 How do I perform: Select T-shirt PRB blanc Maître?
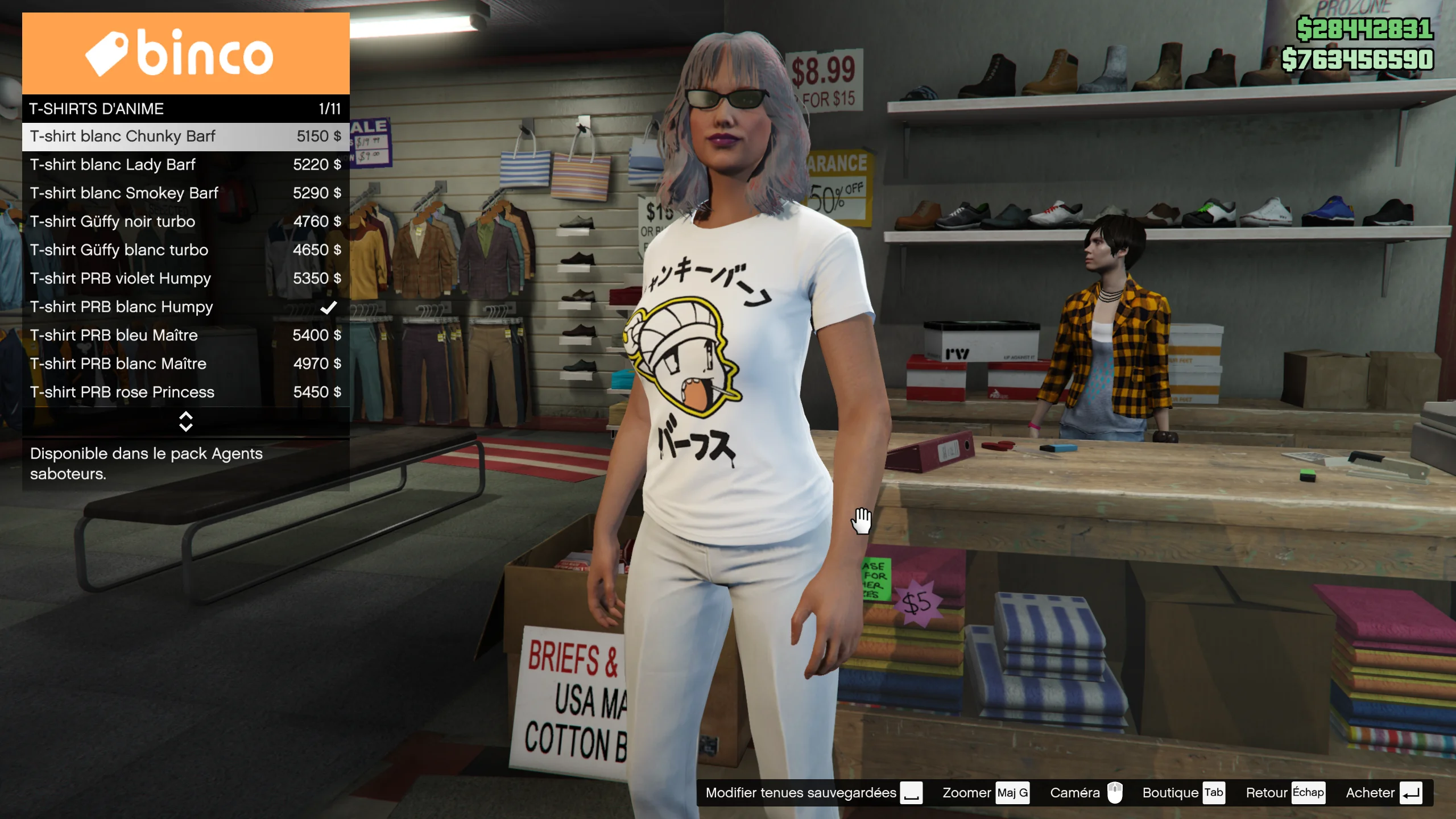click(x=185, y=364)
